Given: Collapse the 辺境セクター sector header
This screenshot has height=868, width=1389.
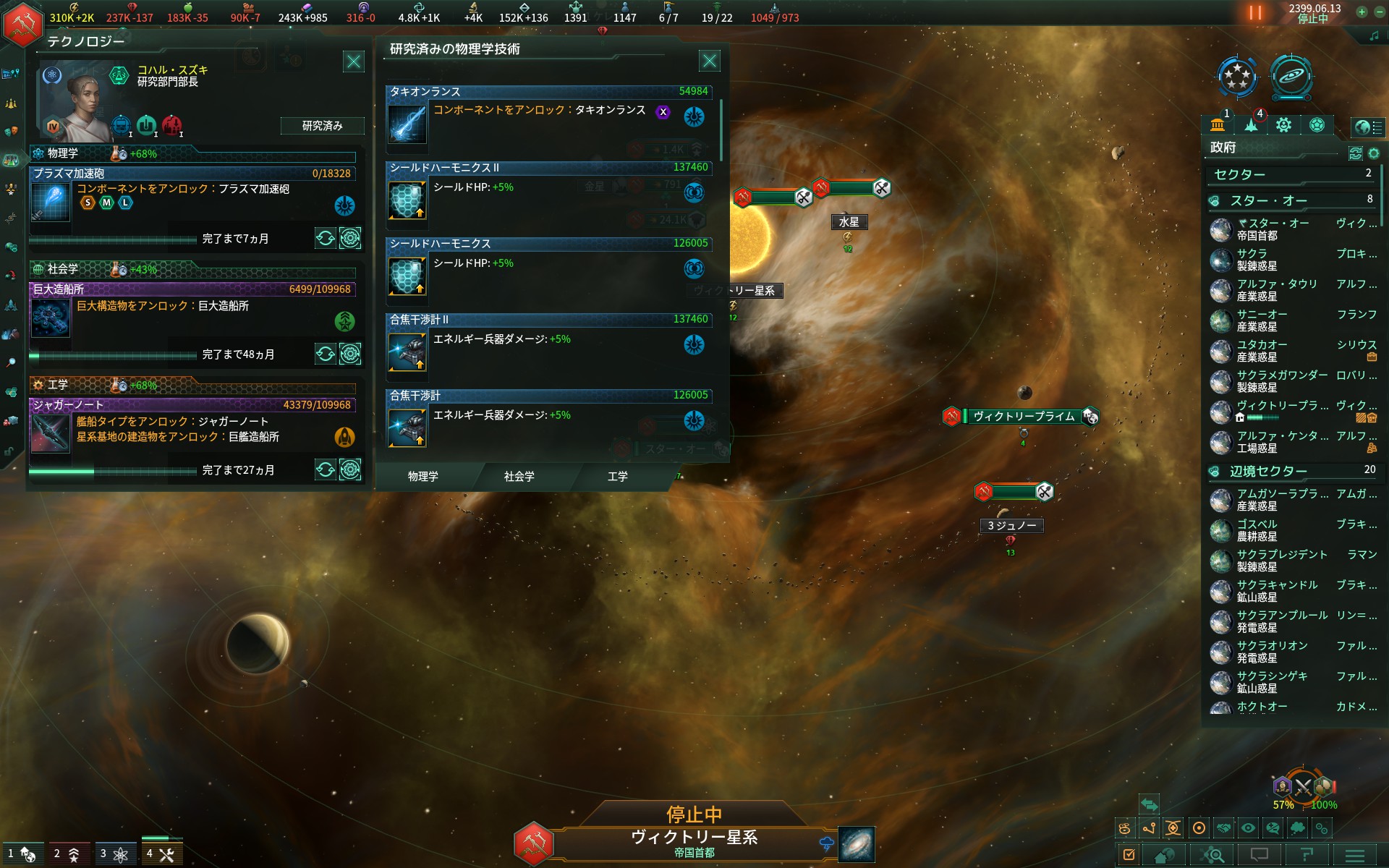Looking at the screenshot, I should pyautogui.click(x=1268, y=472).
